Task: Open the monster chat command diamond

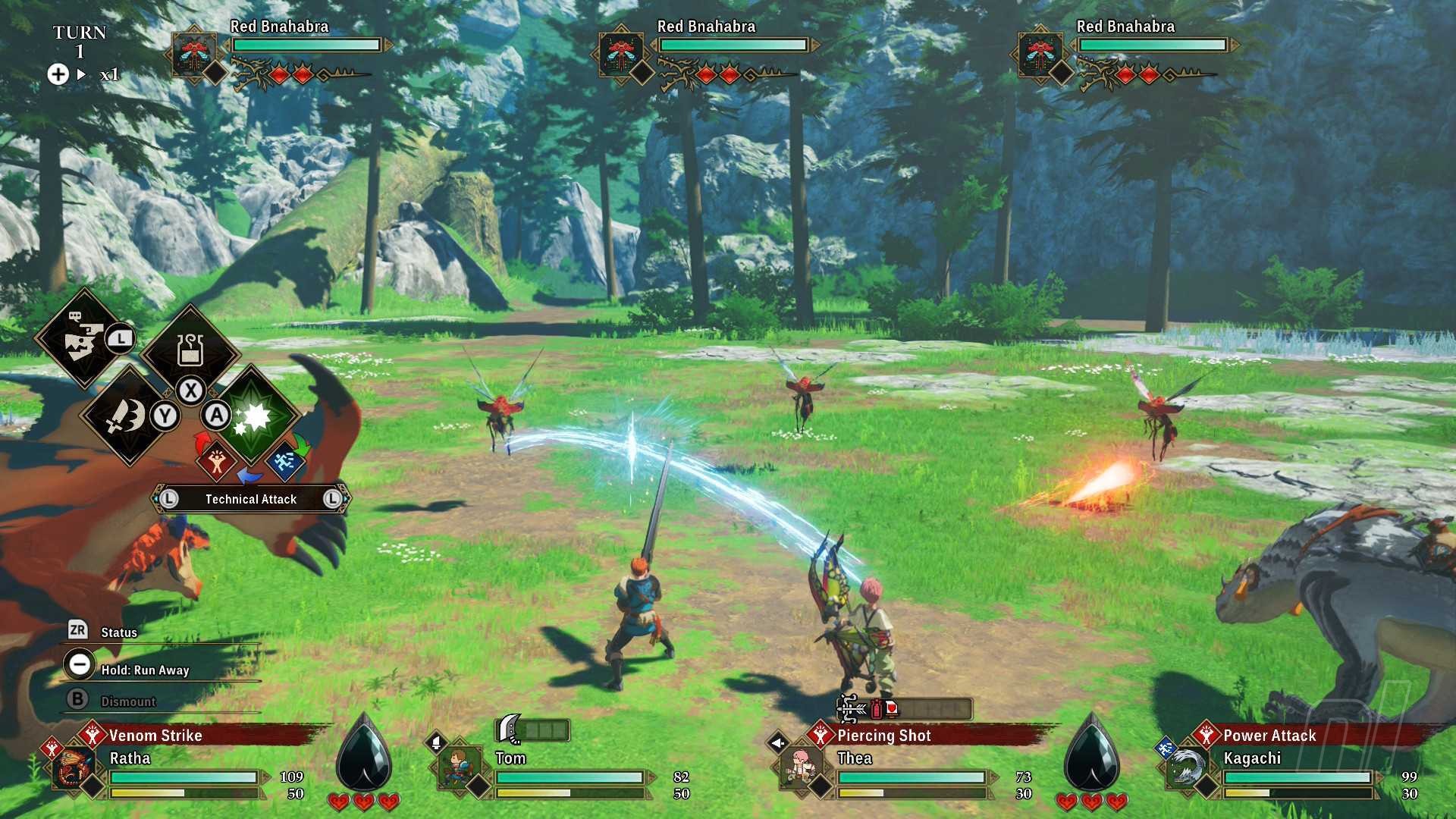Action: (83, 338)
